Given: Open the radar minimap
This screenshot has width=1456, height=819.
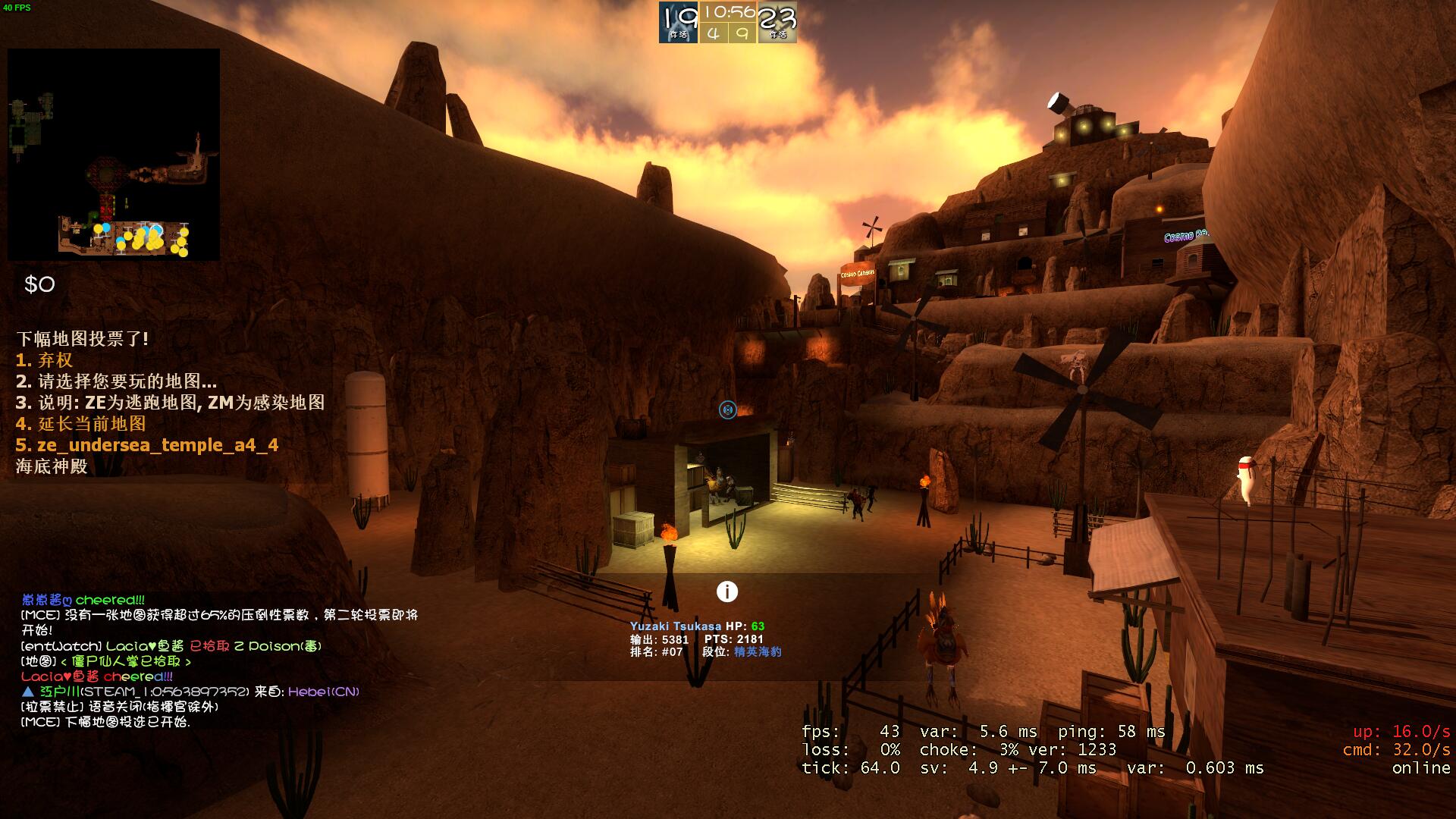Looking at the screenshot, I should click(x=114, y=155).
